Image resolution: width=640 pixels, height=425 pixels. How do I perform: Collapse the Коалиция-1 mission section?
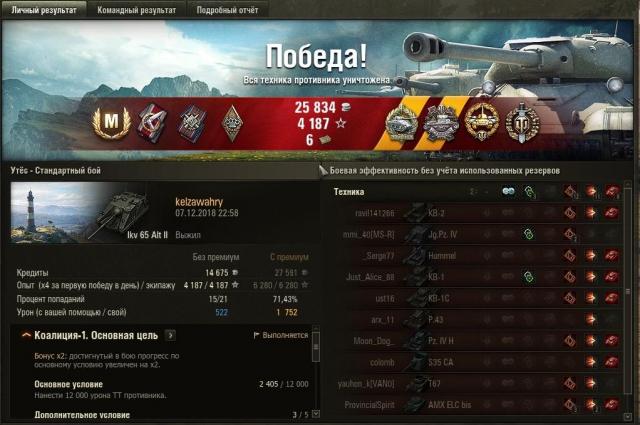pyautogui.click(x=24, y=335)
